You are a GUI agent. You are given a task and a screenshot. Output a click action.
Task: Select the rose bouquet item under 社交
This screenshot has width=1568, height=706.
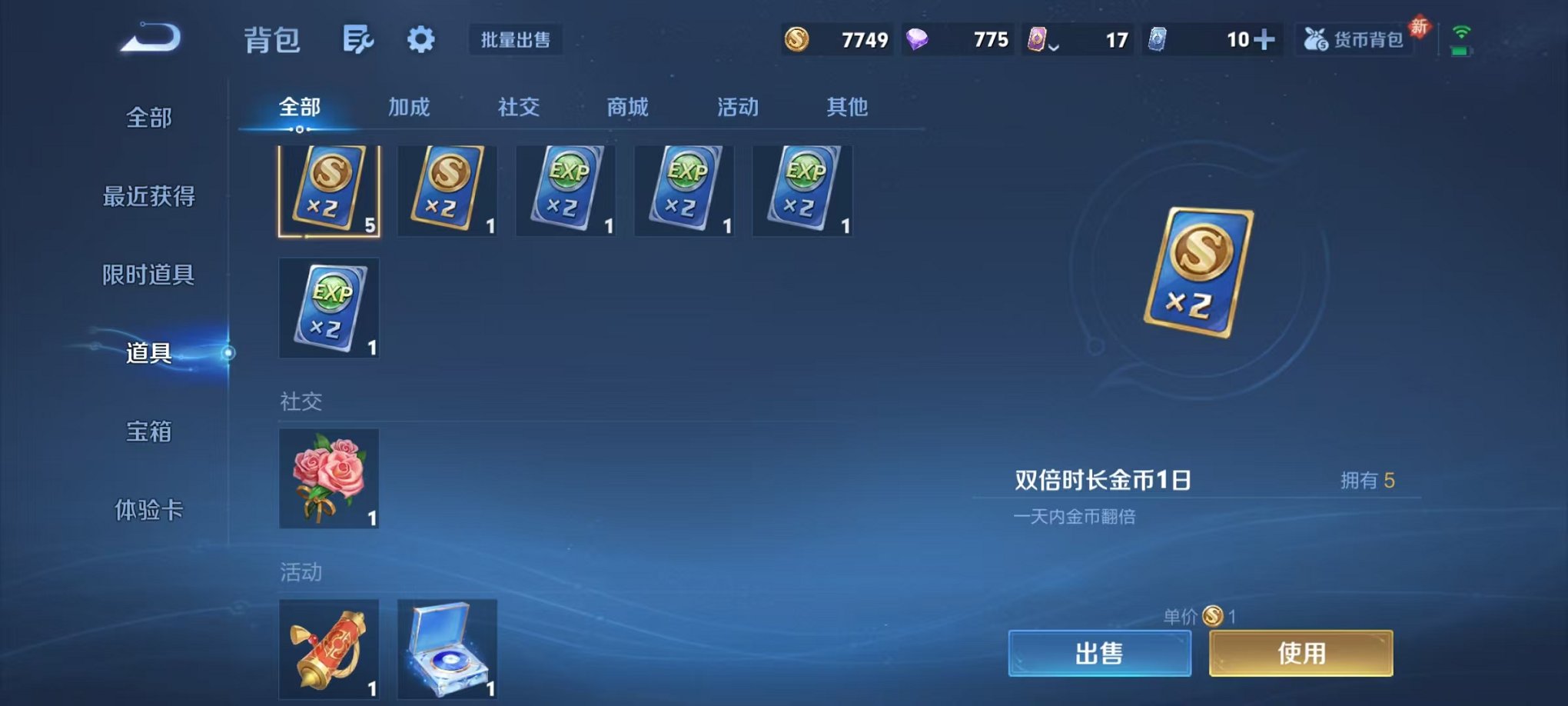pos(328,477)
